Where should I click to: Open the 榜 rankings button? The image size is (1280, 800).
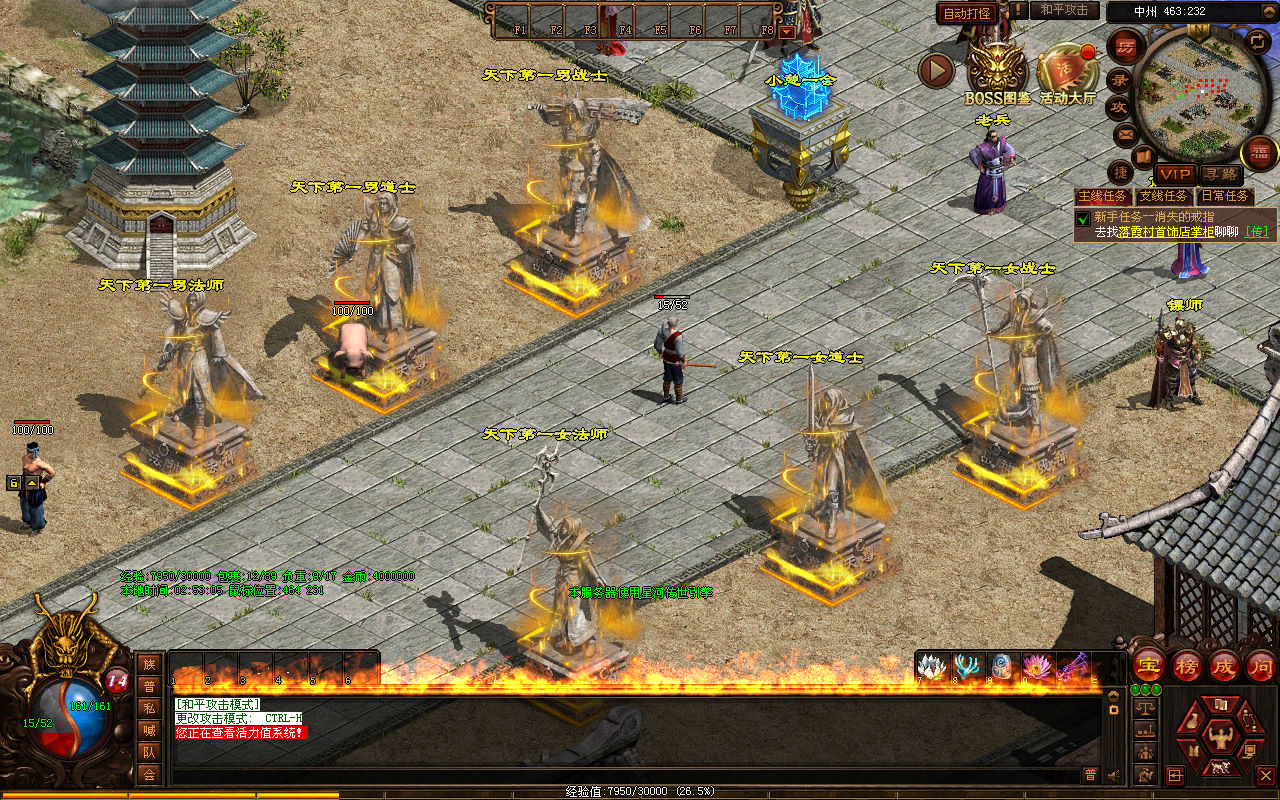click(1187, 665)
